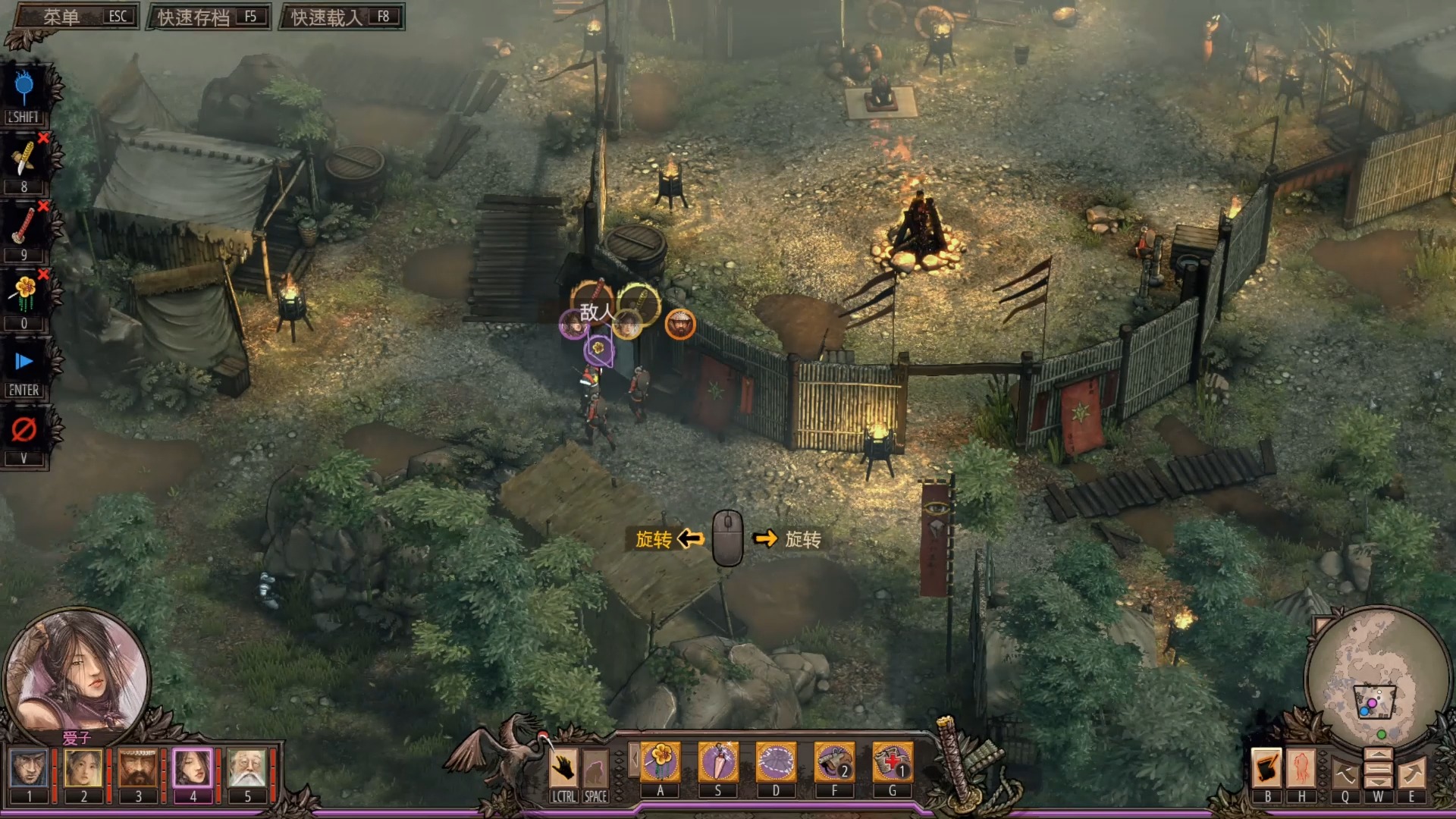This screenshot has width=1456, height=819.
Task: Use the disguise outfit ability icon
Action: coord(776,761)
